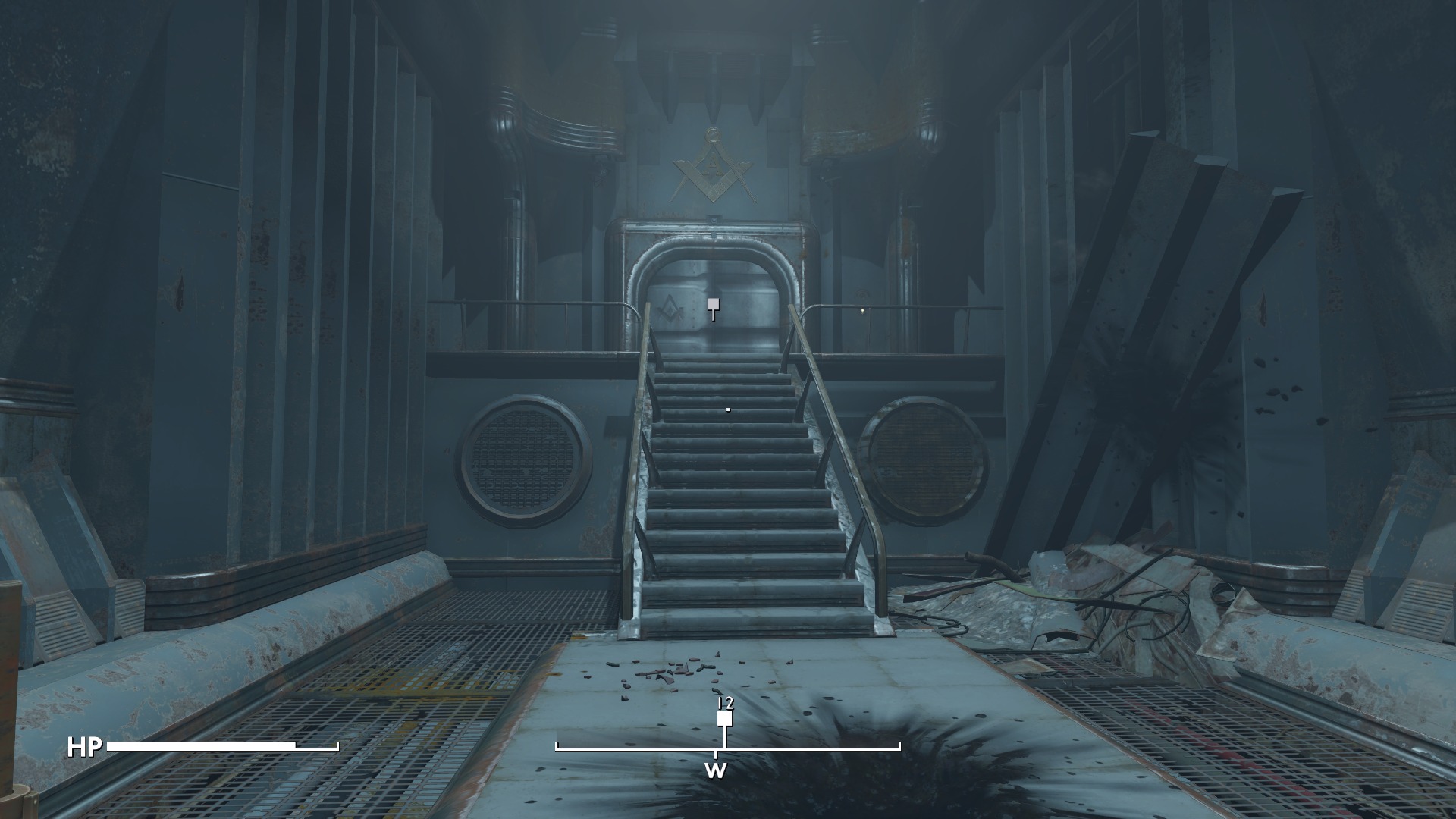Image resolution: width=1456 pixels, height=819 pixels.
Task: Click the compass bar's W heading
Action: tap(715, 771)
